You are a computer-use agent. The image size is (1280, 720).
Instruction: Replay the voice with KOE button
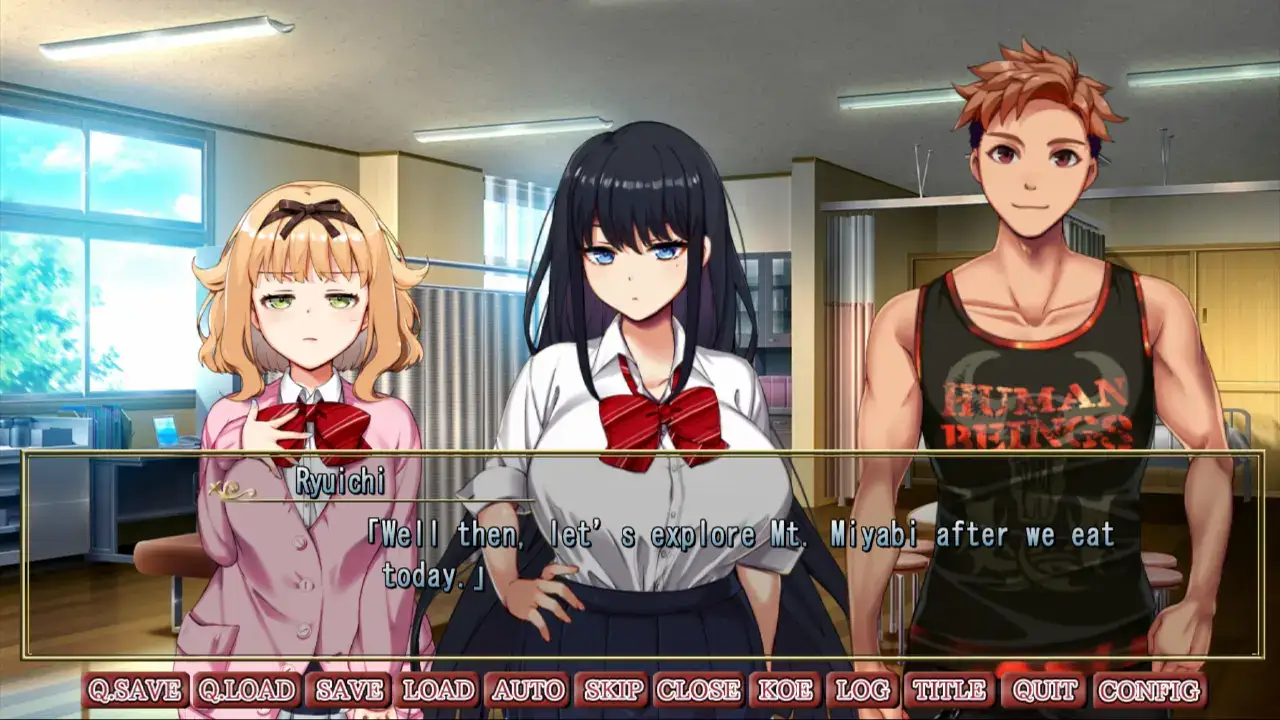point(785,690)
